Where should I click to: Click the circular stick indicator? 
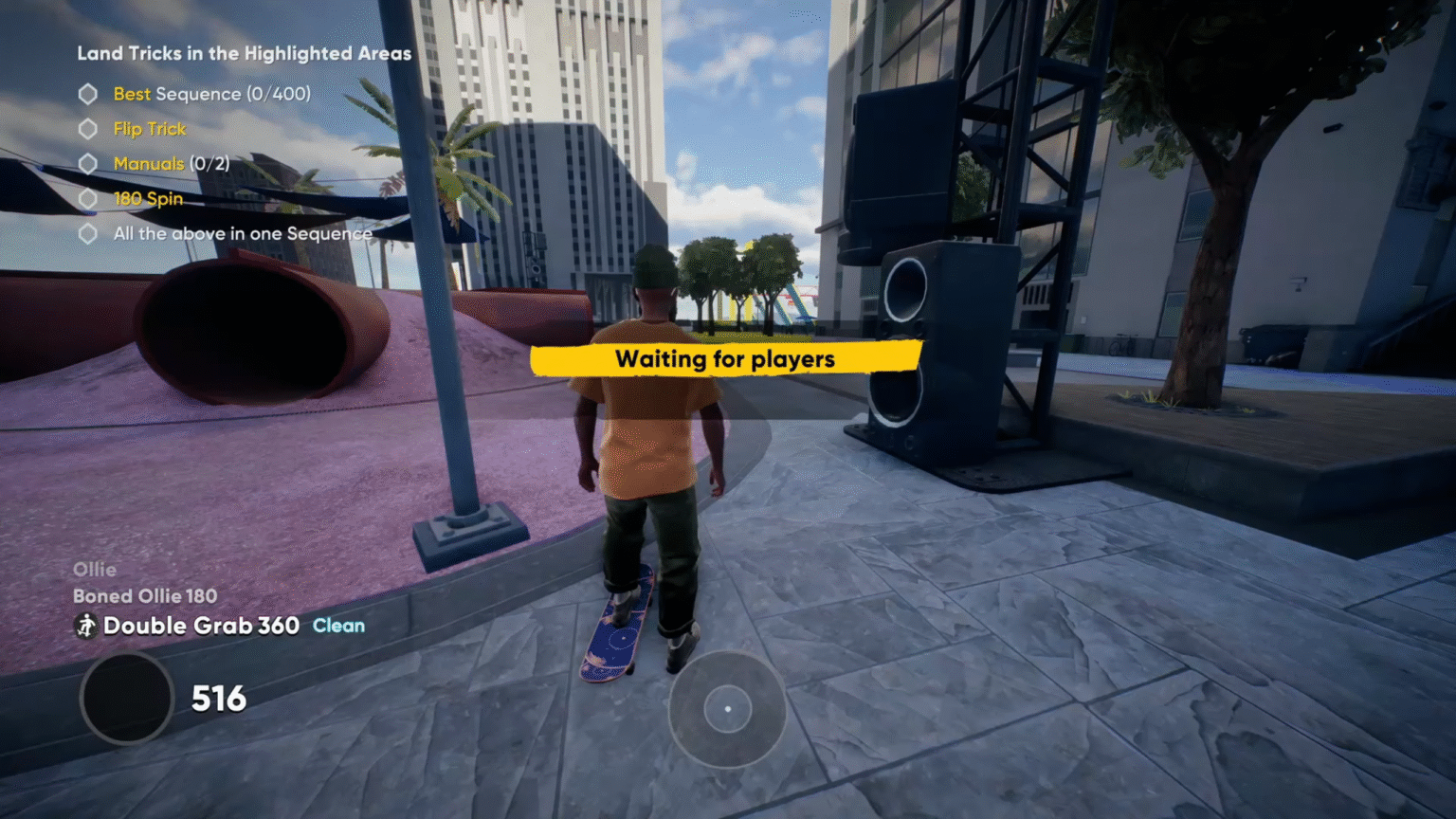coord(727,709)
